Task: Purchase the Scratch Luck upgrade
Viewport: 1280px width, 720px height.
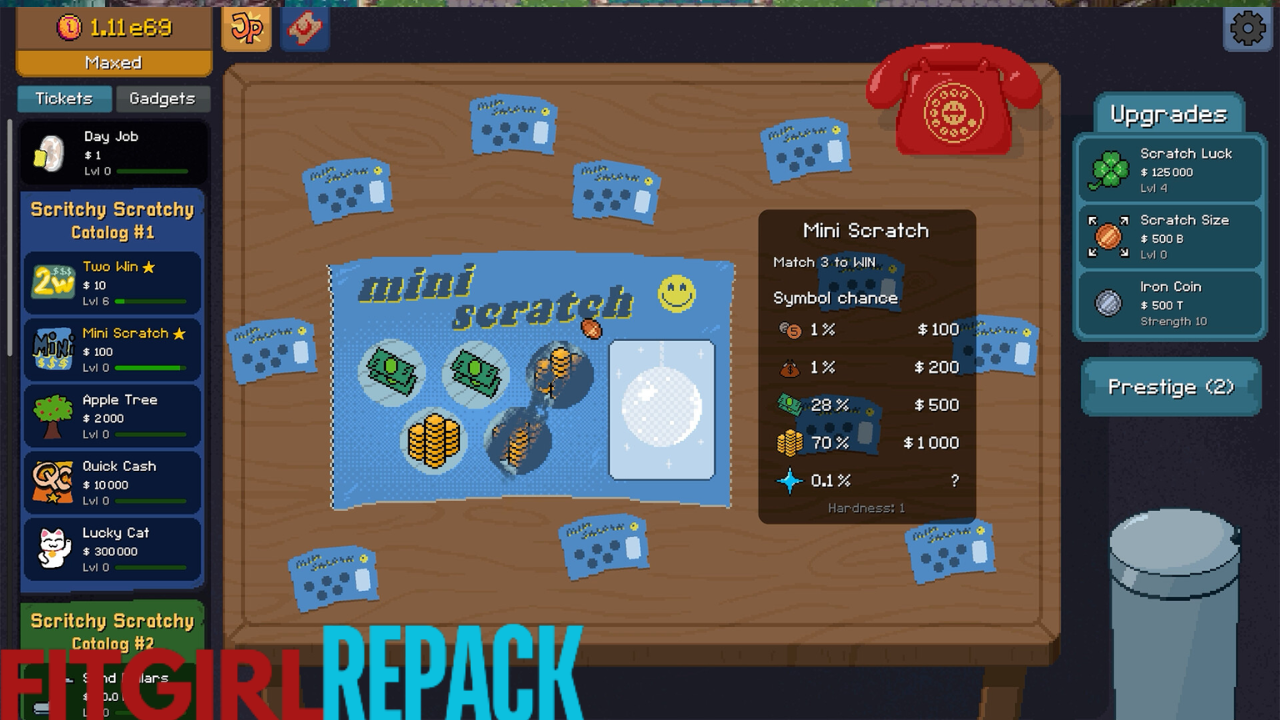Action: 1168,170
